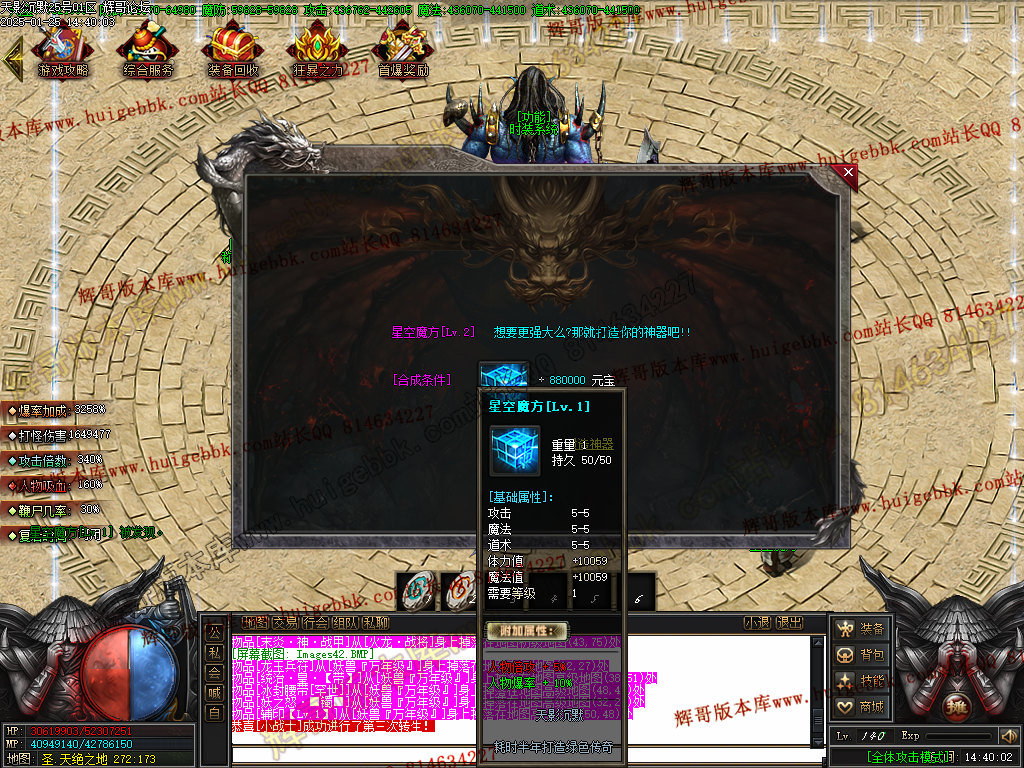Switch to the 交易 trade tab
Screen dimensions: 1024x768
(285, 622)
